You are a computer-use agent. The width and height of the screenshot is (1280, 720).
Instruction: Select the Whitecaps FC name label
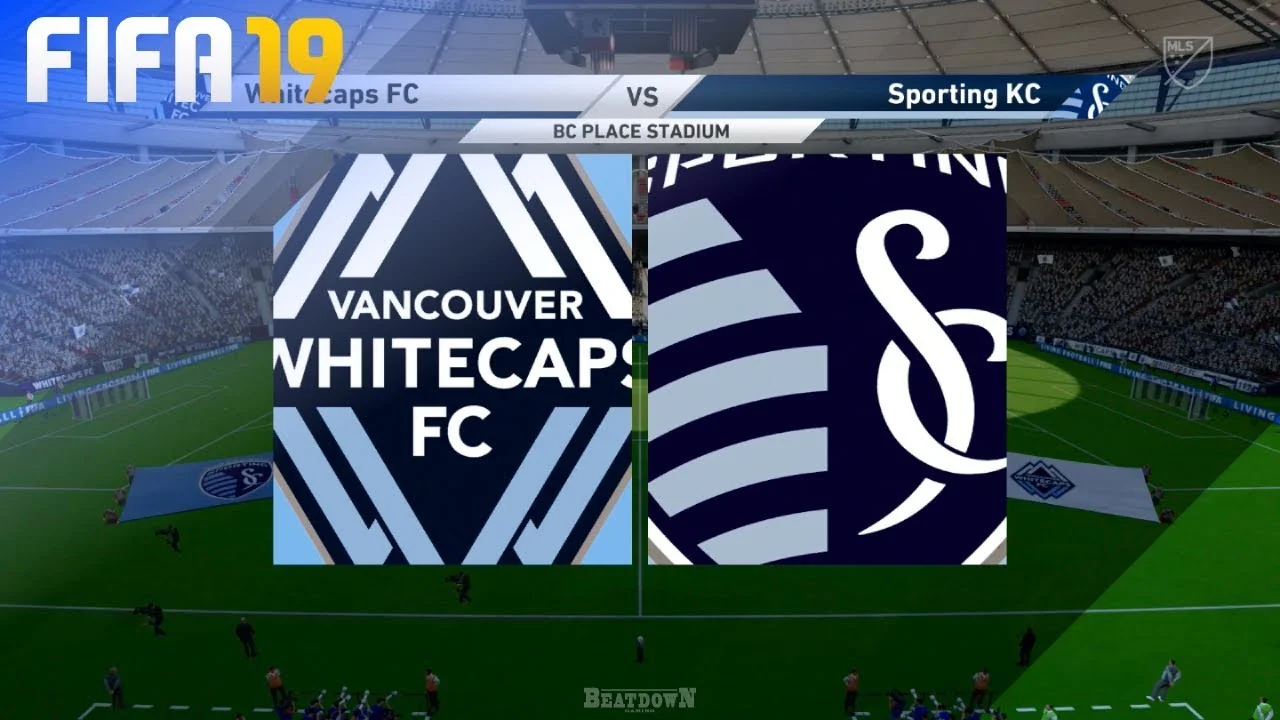pyautogui.click(x=330, y=95)
